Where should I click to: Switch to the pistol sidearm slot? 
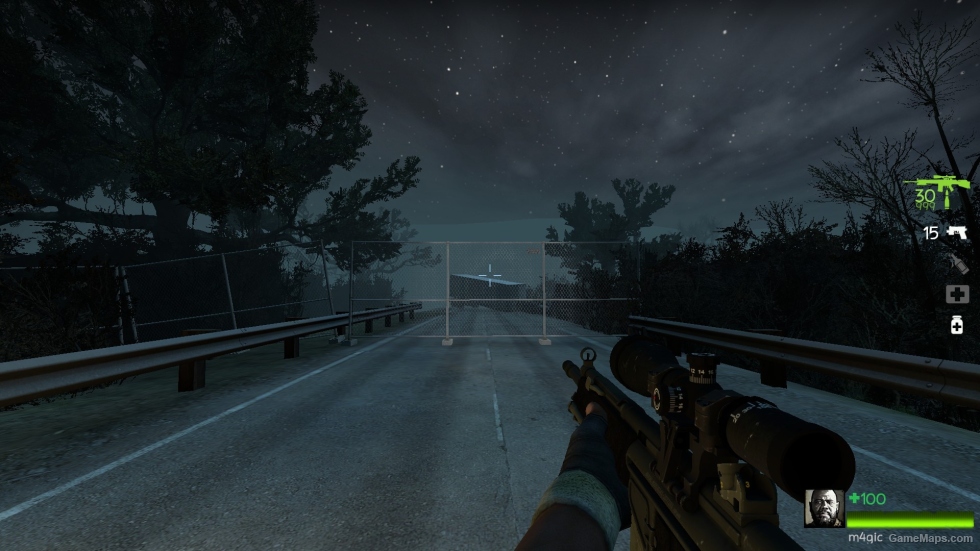tap(957, 233)
